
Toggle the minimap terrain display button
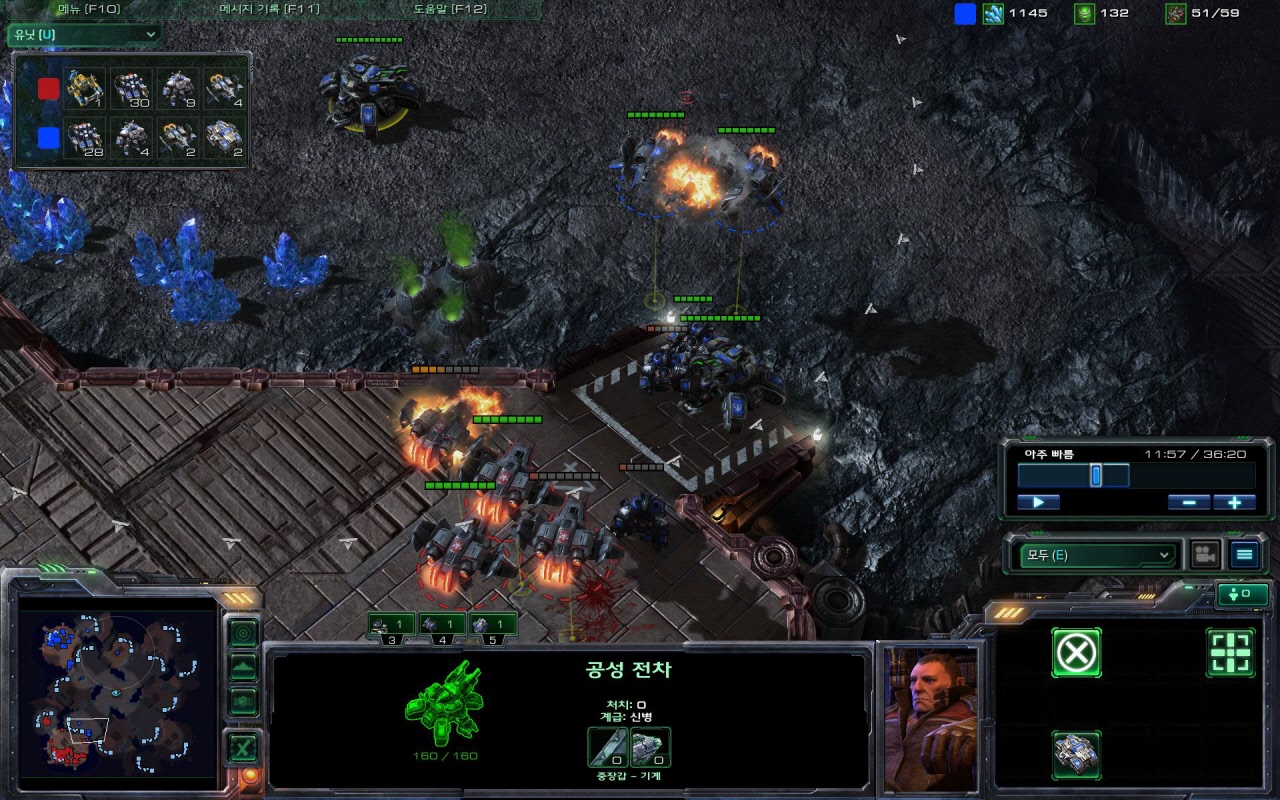tap(243, 667)
